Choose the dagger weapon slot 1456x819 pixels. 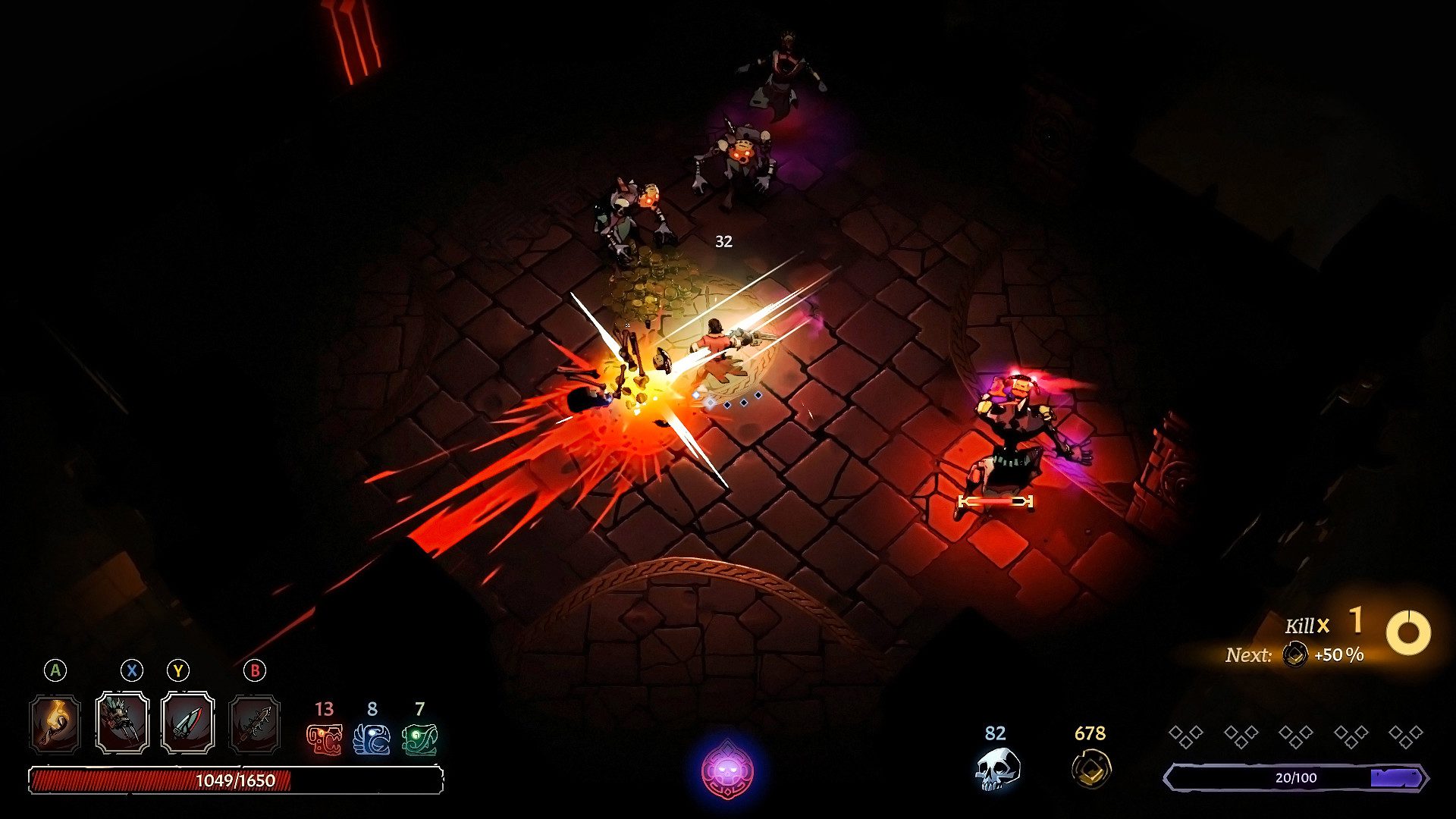[187, 723]
